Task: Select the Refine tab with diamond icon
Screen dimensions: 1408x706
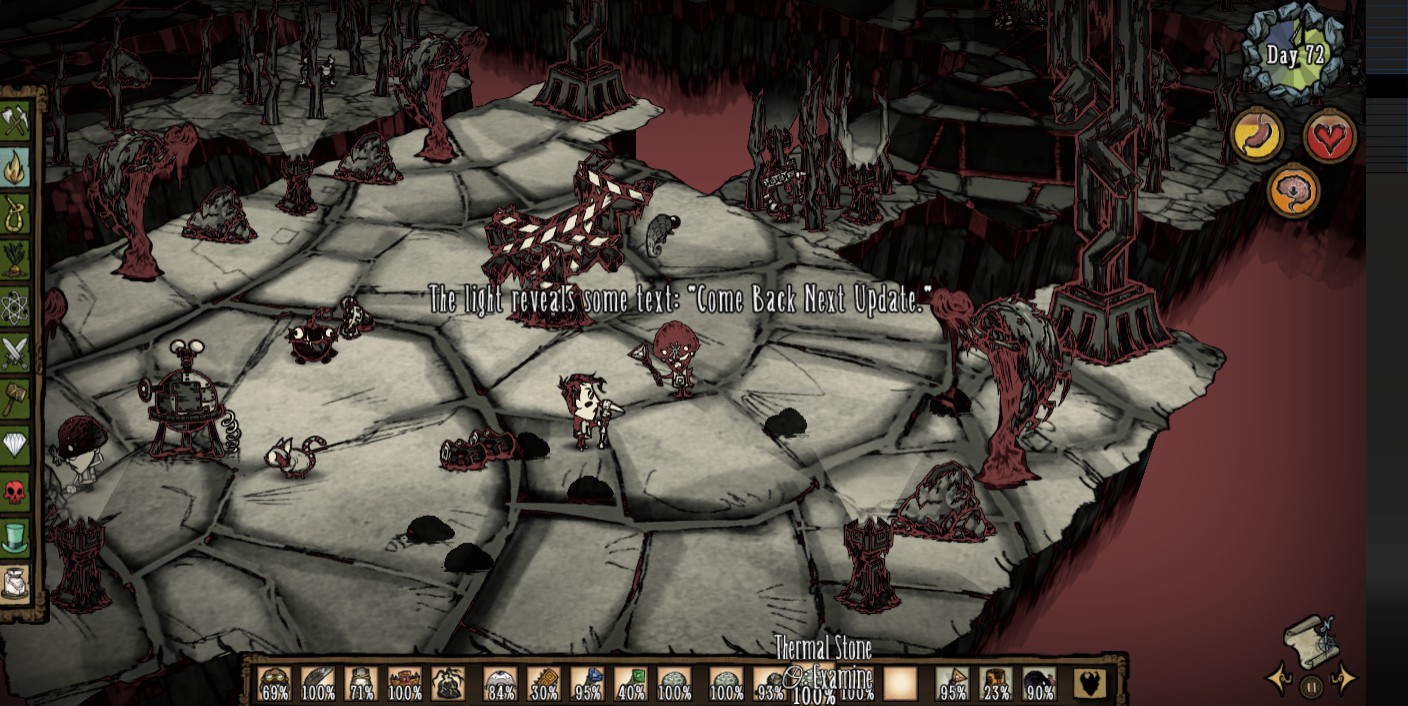Action: [16, 444]
